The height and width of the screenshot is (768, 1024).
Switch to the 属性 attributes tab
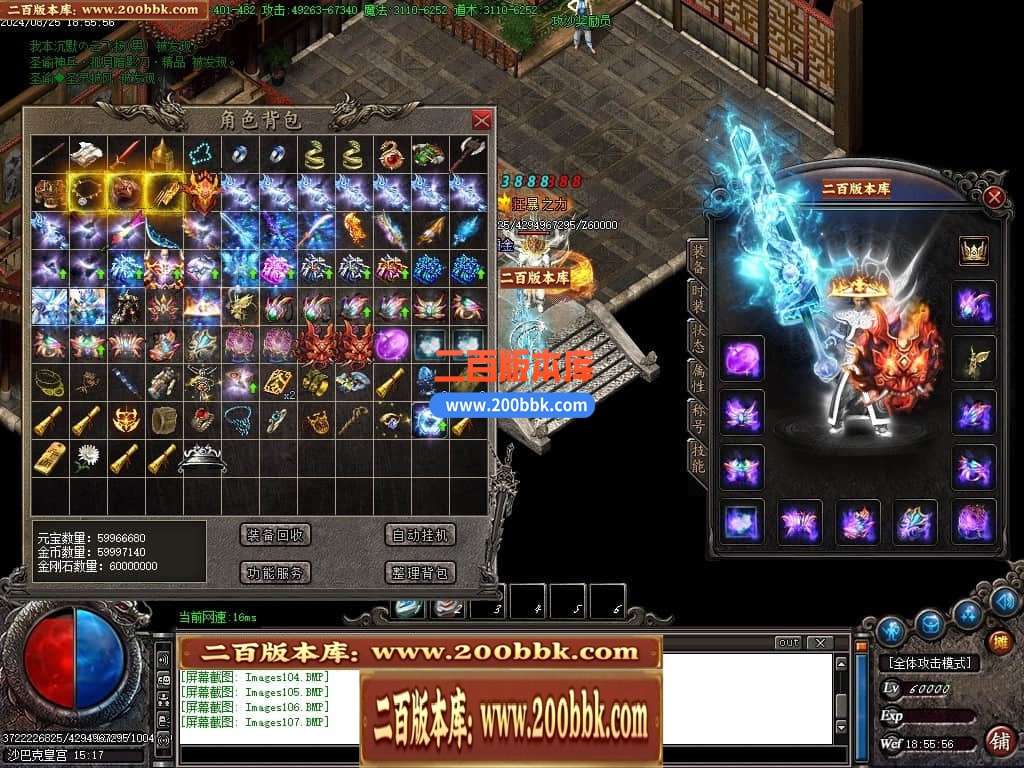point(697,378)
